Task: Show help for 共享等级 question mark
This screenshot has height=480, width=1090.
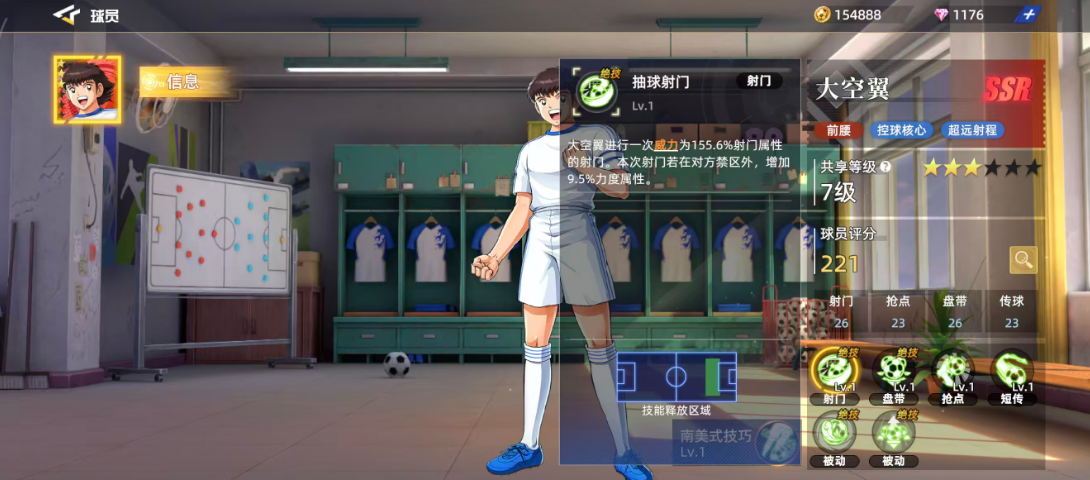Action: coord(885,168)
